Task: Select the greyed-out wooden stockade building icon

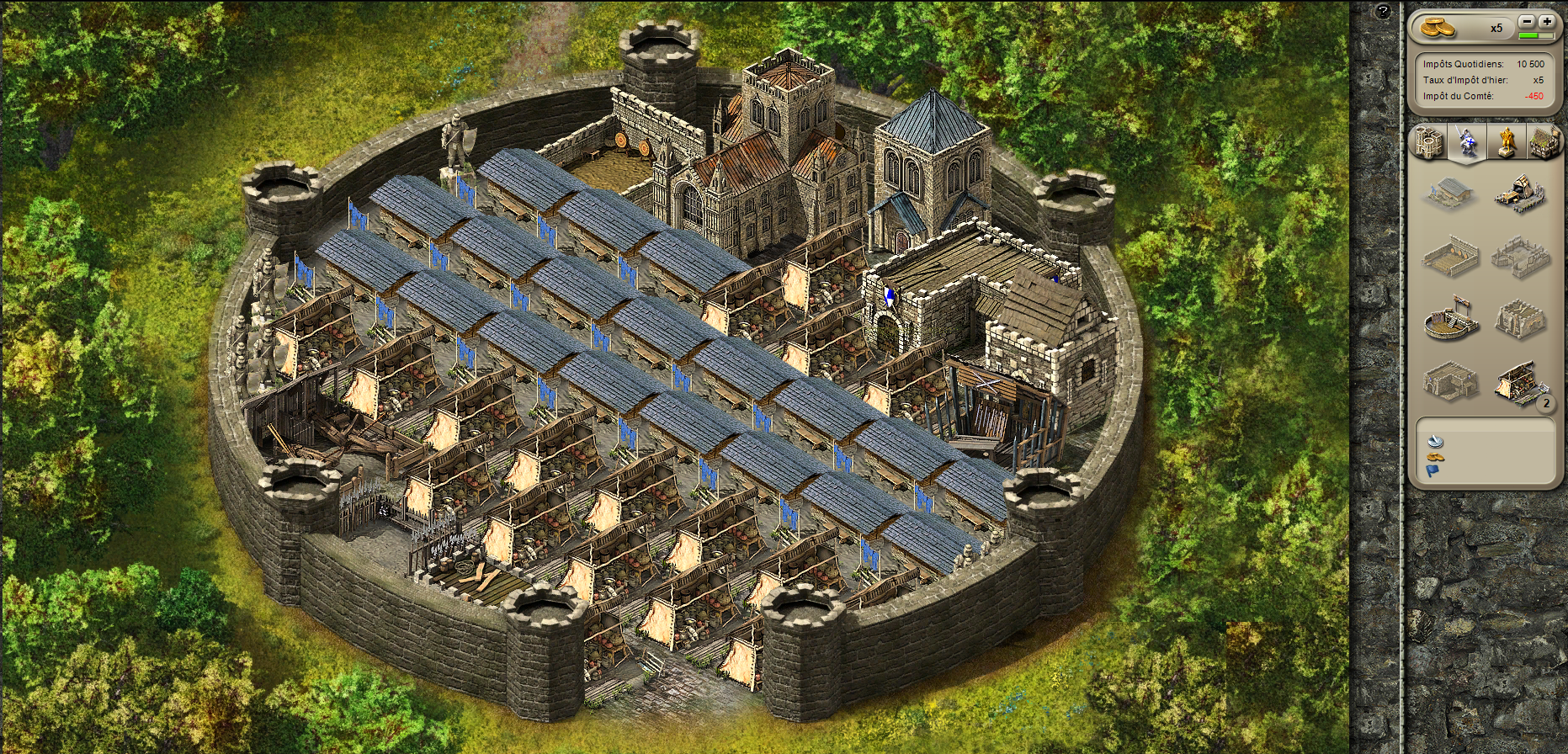Action: coord(1520,256)
